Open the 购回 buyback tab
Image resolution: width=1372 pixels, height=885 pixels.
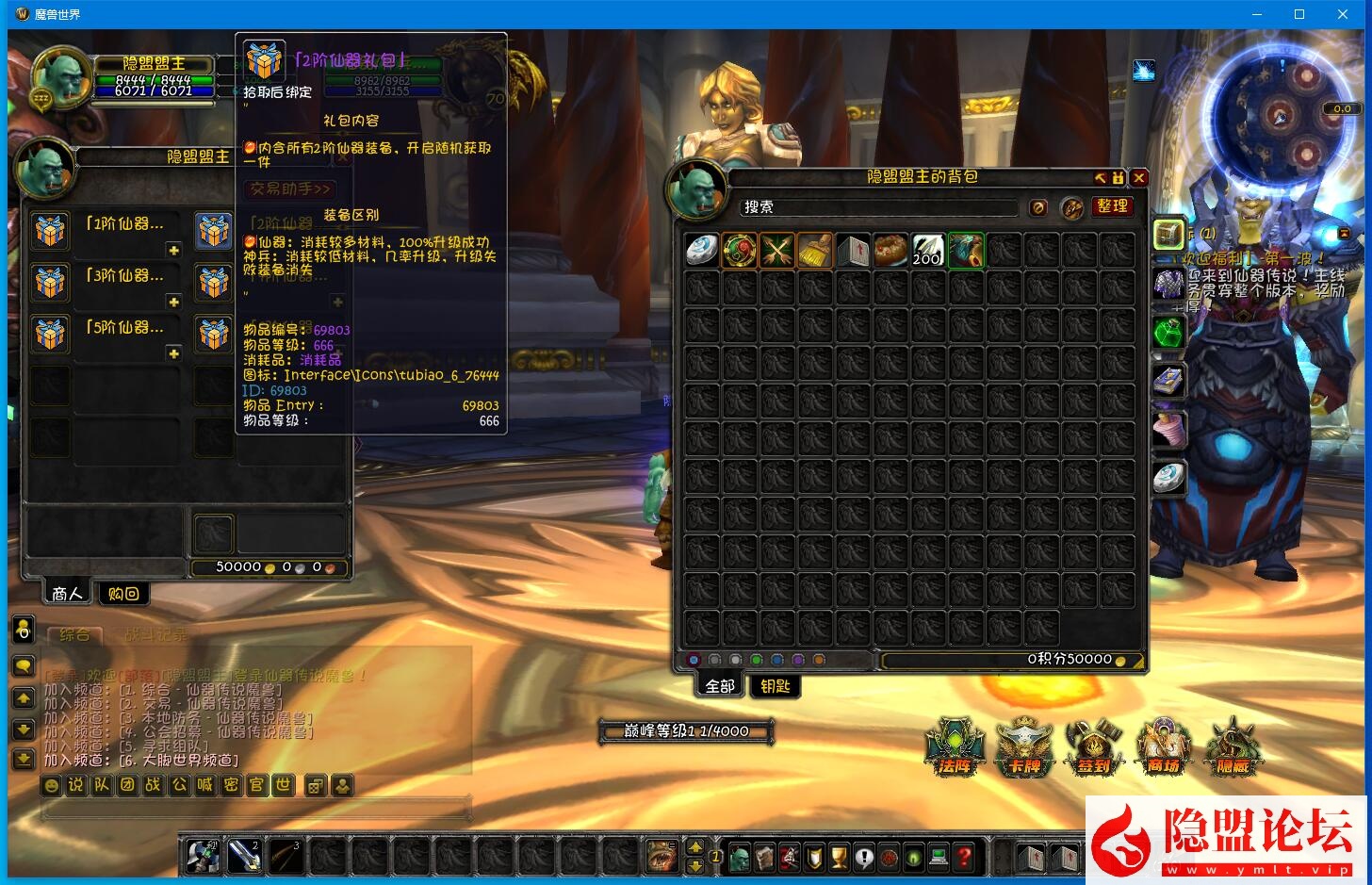click(x=123, y=594)
